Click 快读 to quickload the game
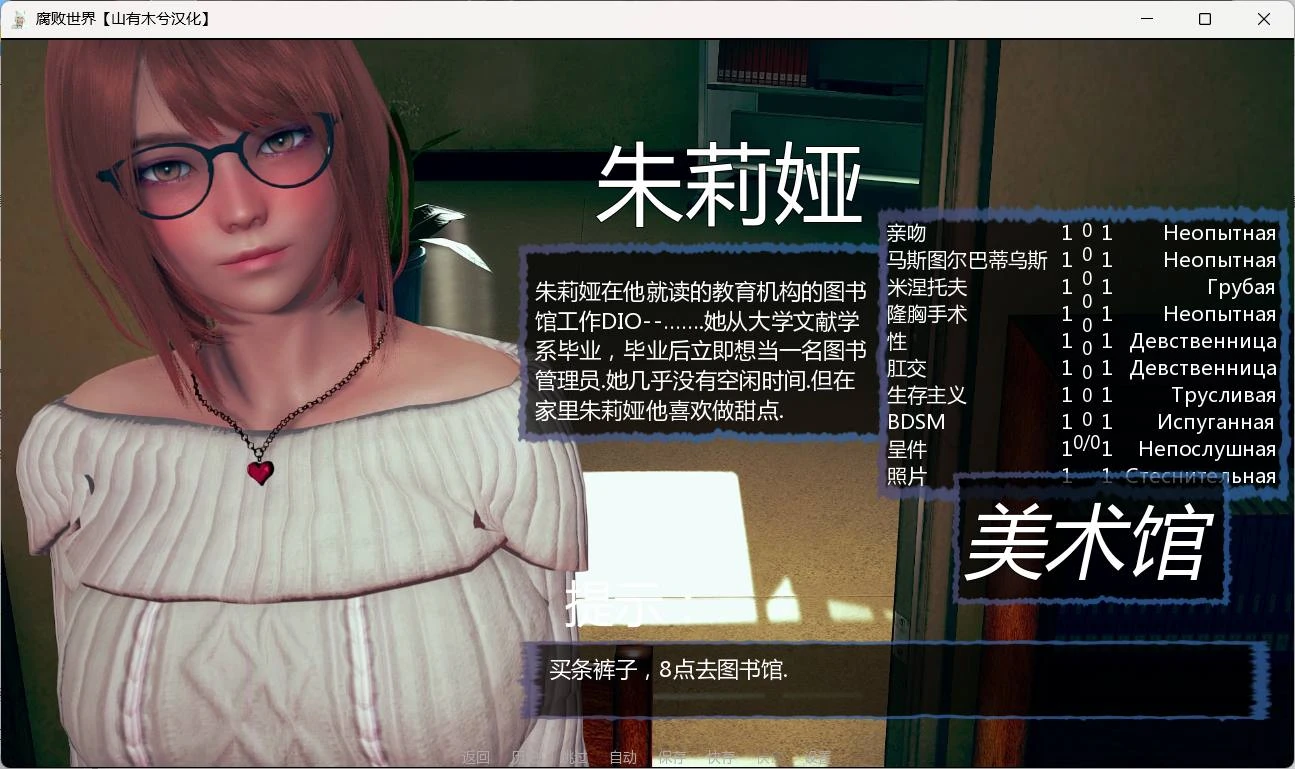Screen dimensions: 1295x769 point(773,757)
